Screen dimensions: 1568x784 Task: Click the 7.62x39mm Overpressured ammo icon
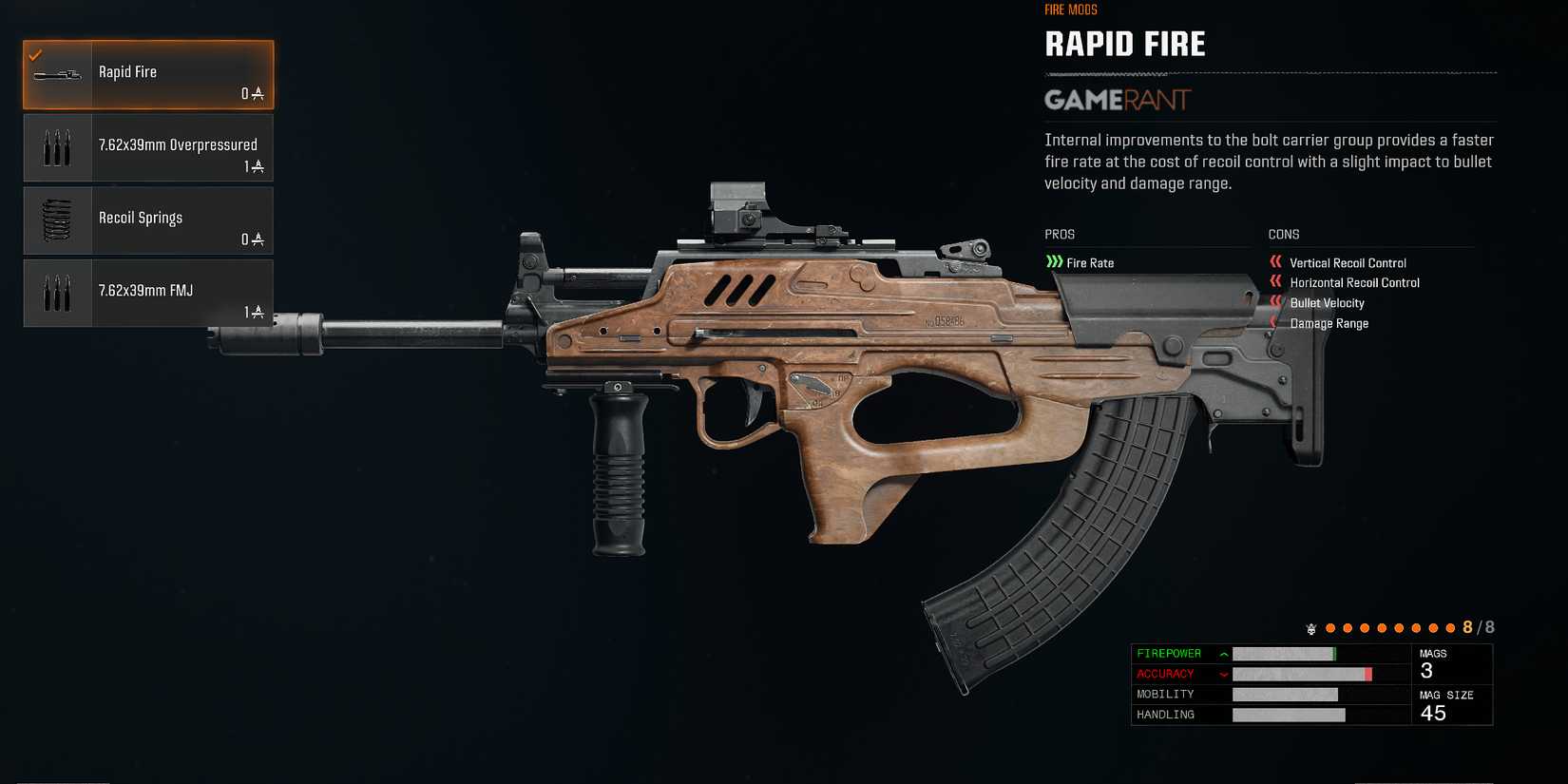coord(56,146)
